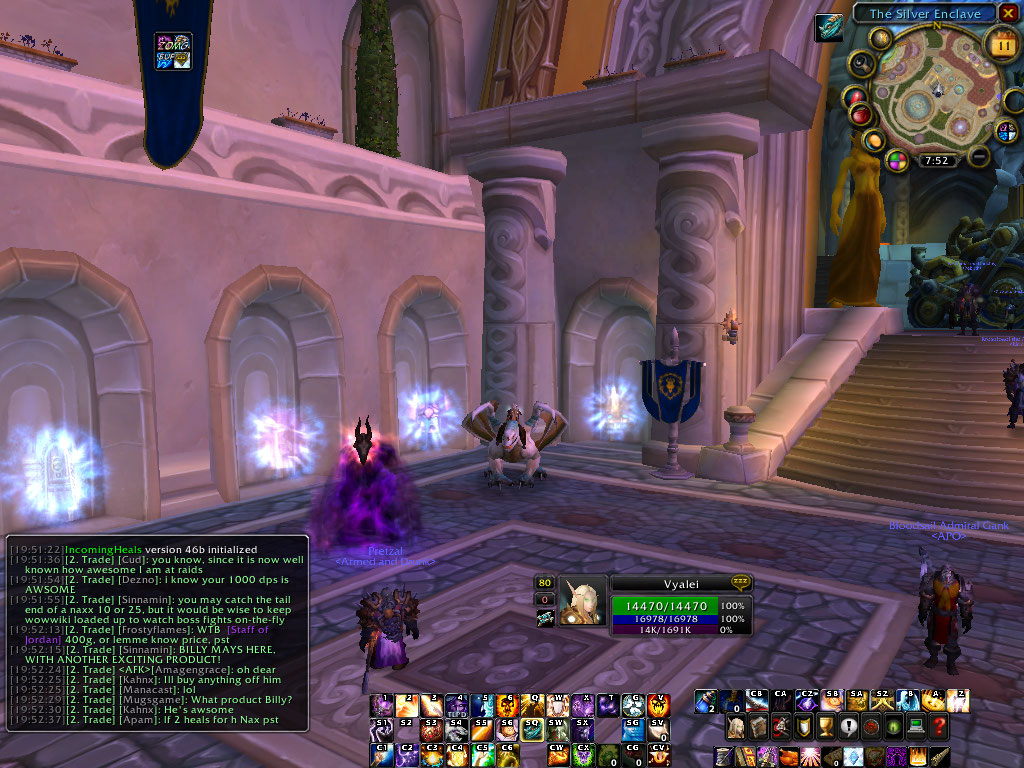This screenshot has height=768, width=1024.
Task: Open the shield-shaped PvP micro button
Action: (805, 727)
